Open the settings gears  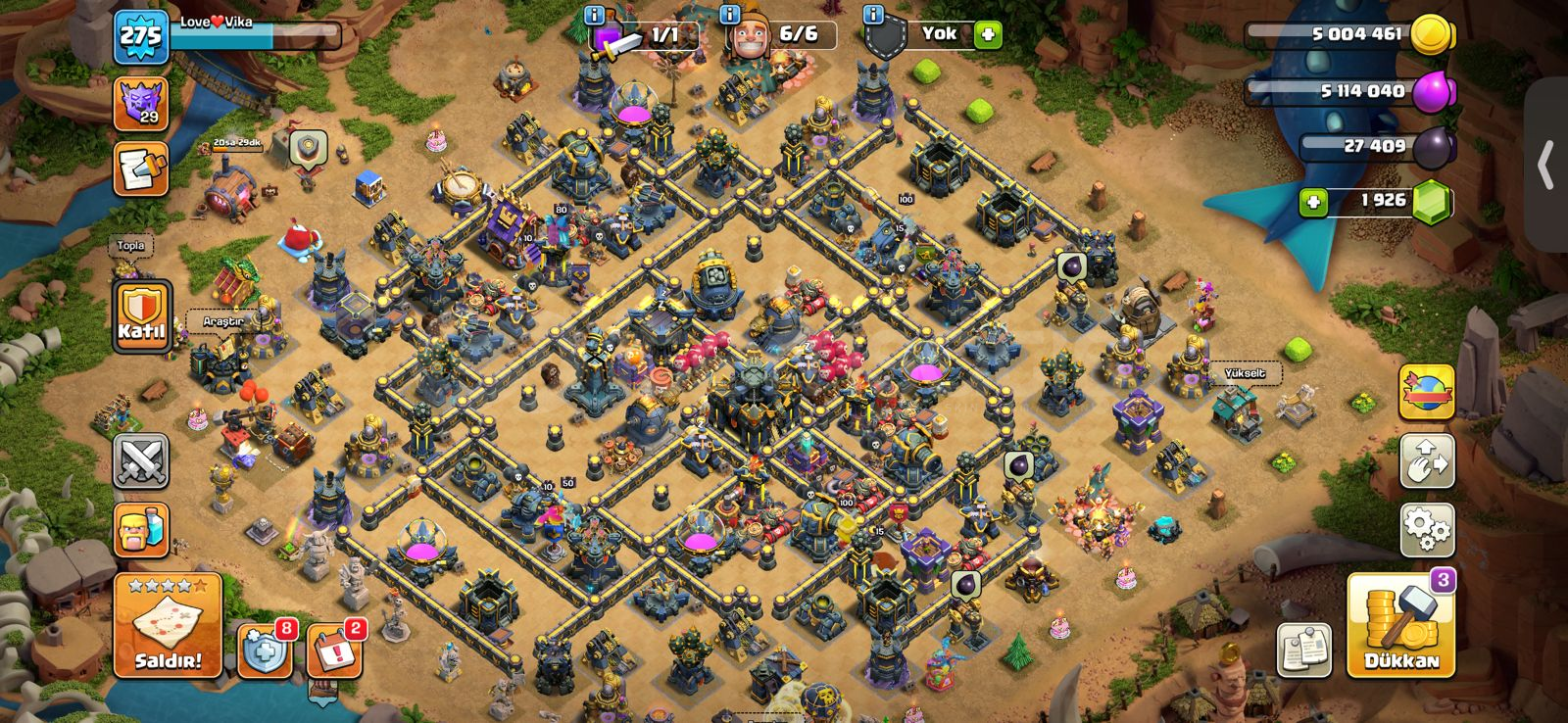(1427, 530)
